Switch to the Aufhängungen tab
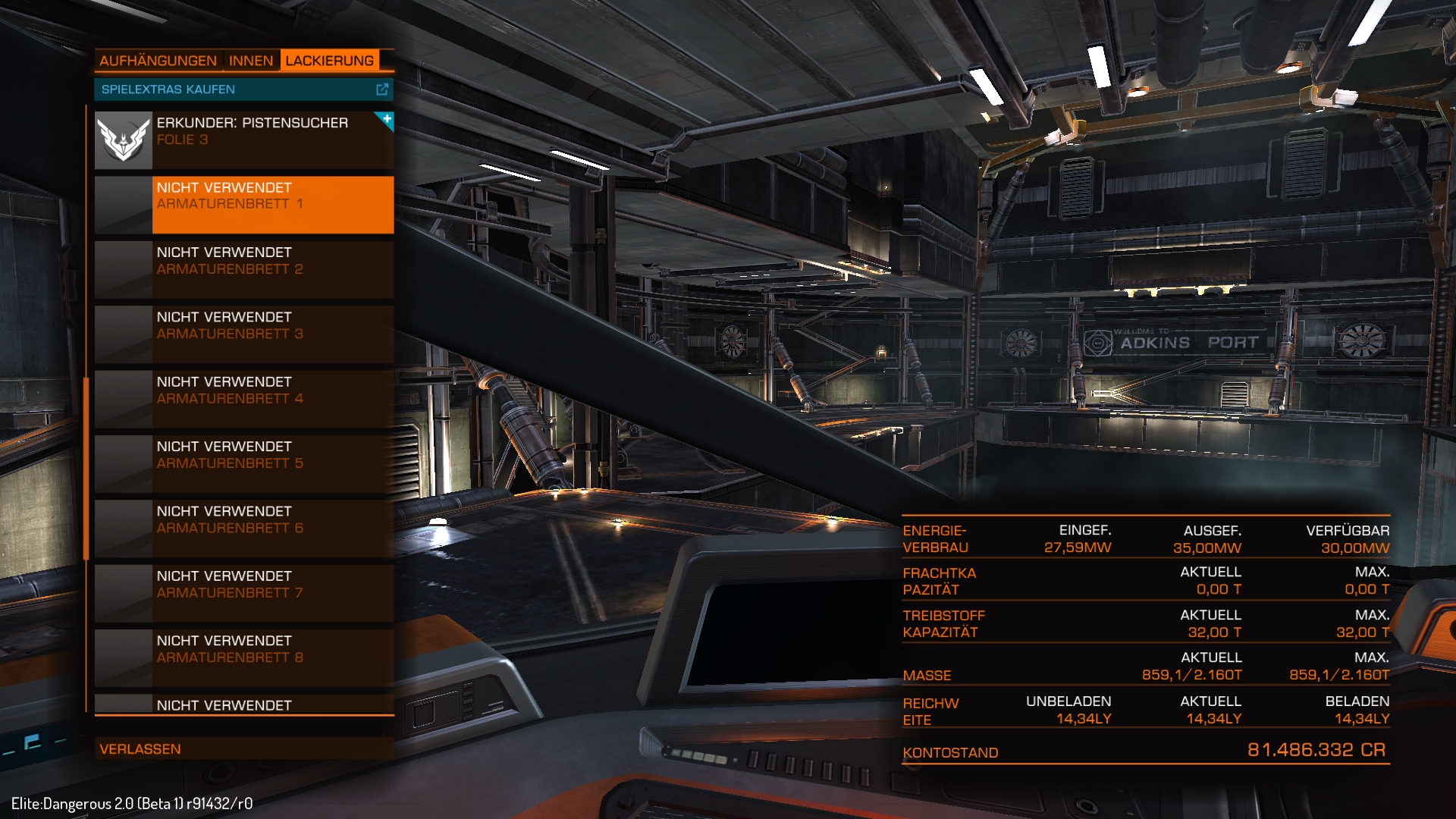 coord(158,61)
